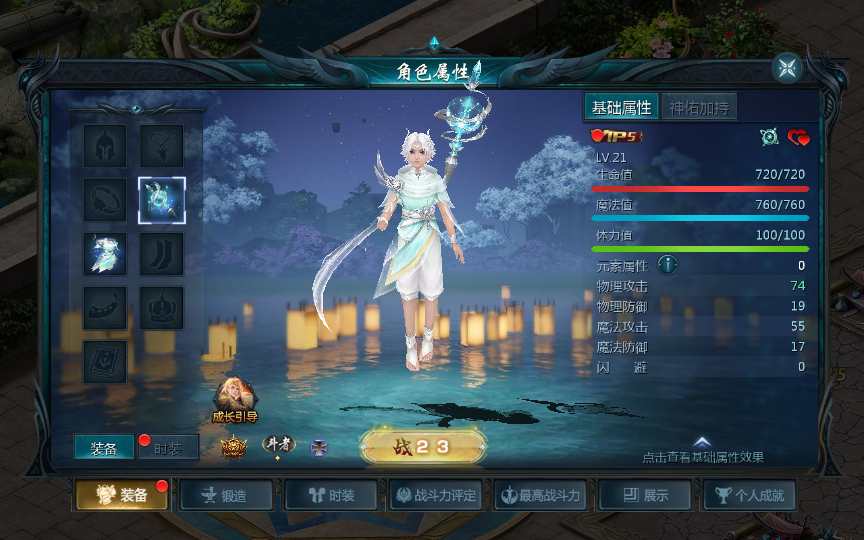This screenshot has width=864, height=540.
Task: Click the empty helmet equipment slot
Action: [x=105, y=146]
